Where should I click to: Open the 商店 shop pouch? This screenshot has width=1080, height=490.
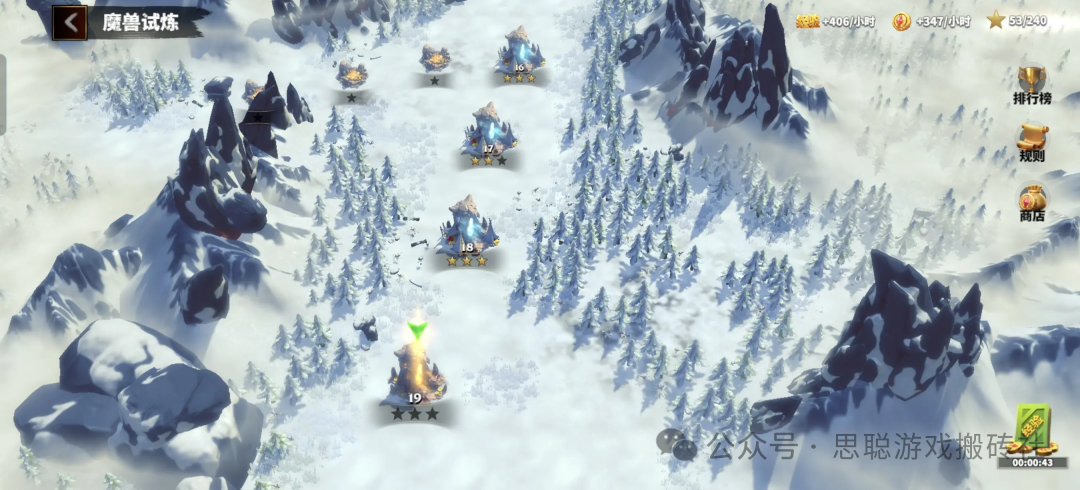click(1032, 202)
